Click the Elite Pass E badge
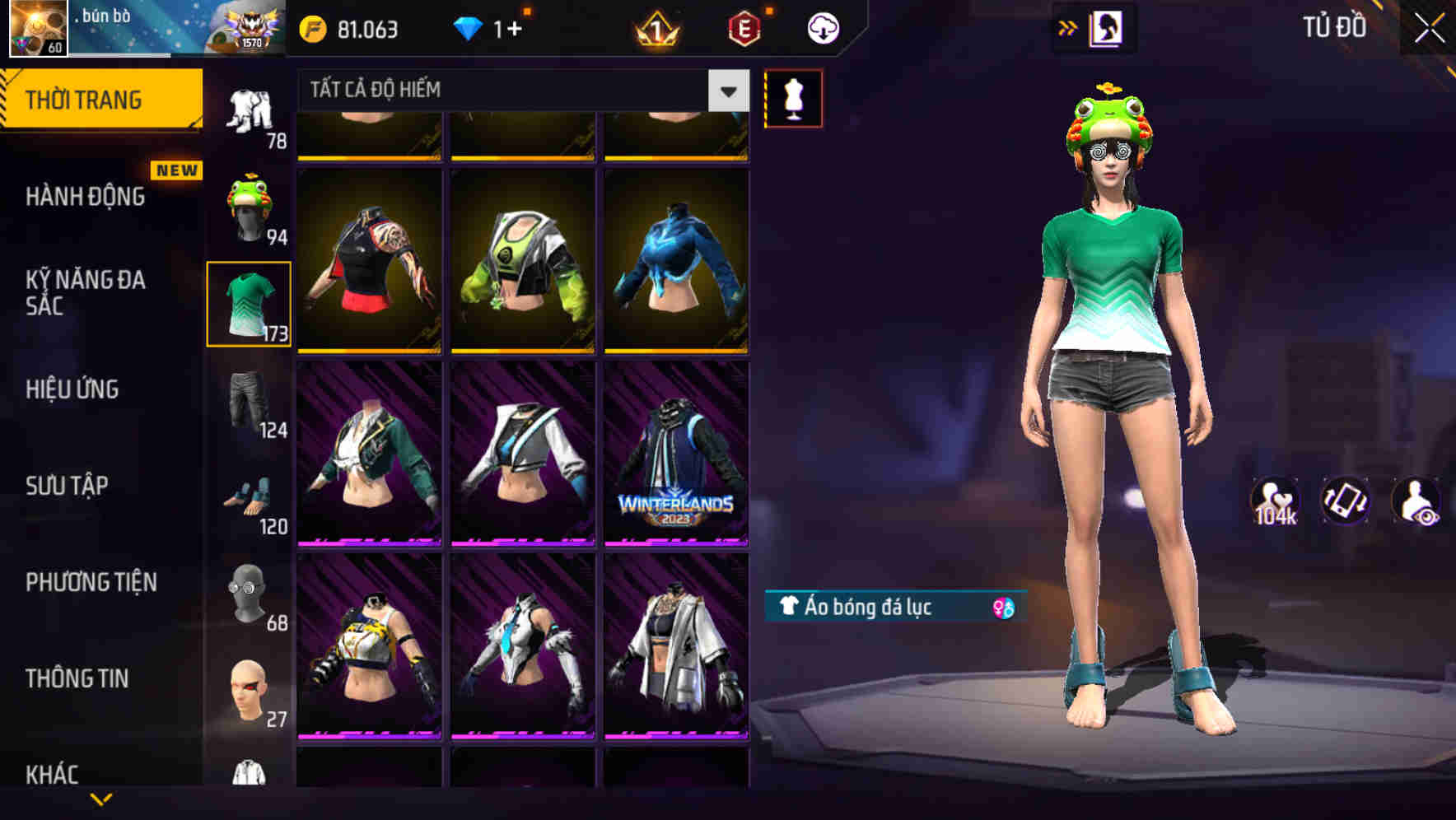The image size is (1456, 820). [x=742, y=27]
